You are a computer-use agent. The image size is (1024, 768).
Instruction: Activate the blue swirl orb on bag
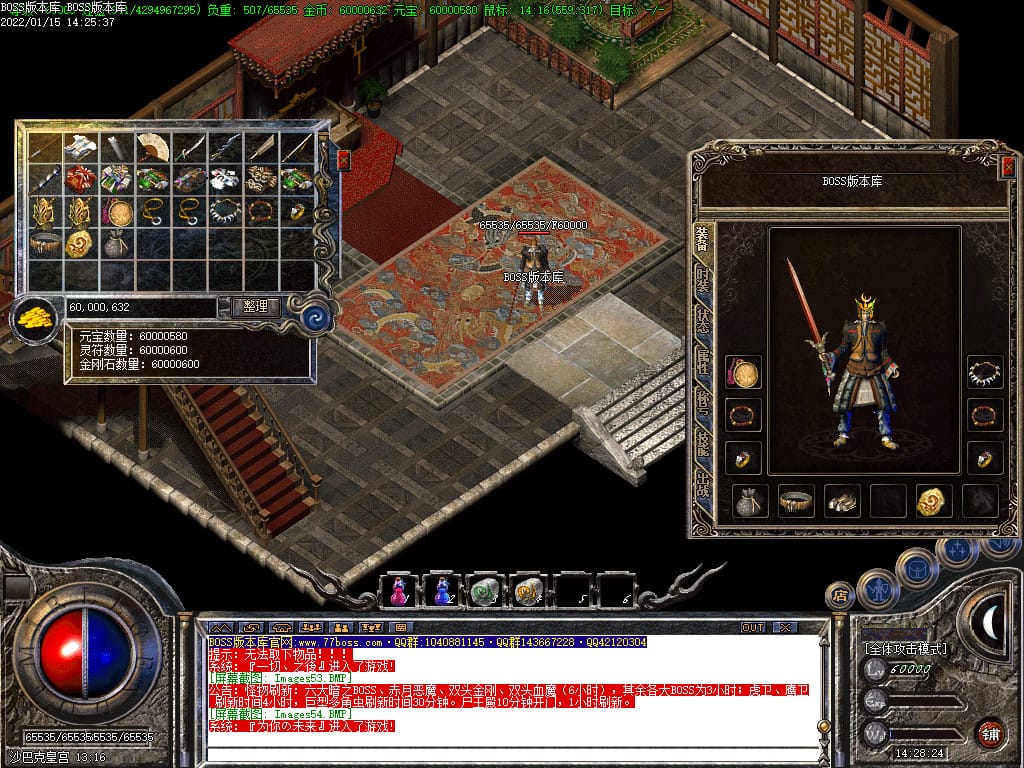[316, 317]
